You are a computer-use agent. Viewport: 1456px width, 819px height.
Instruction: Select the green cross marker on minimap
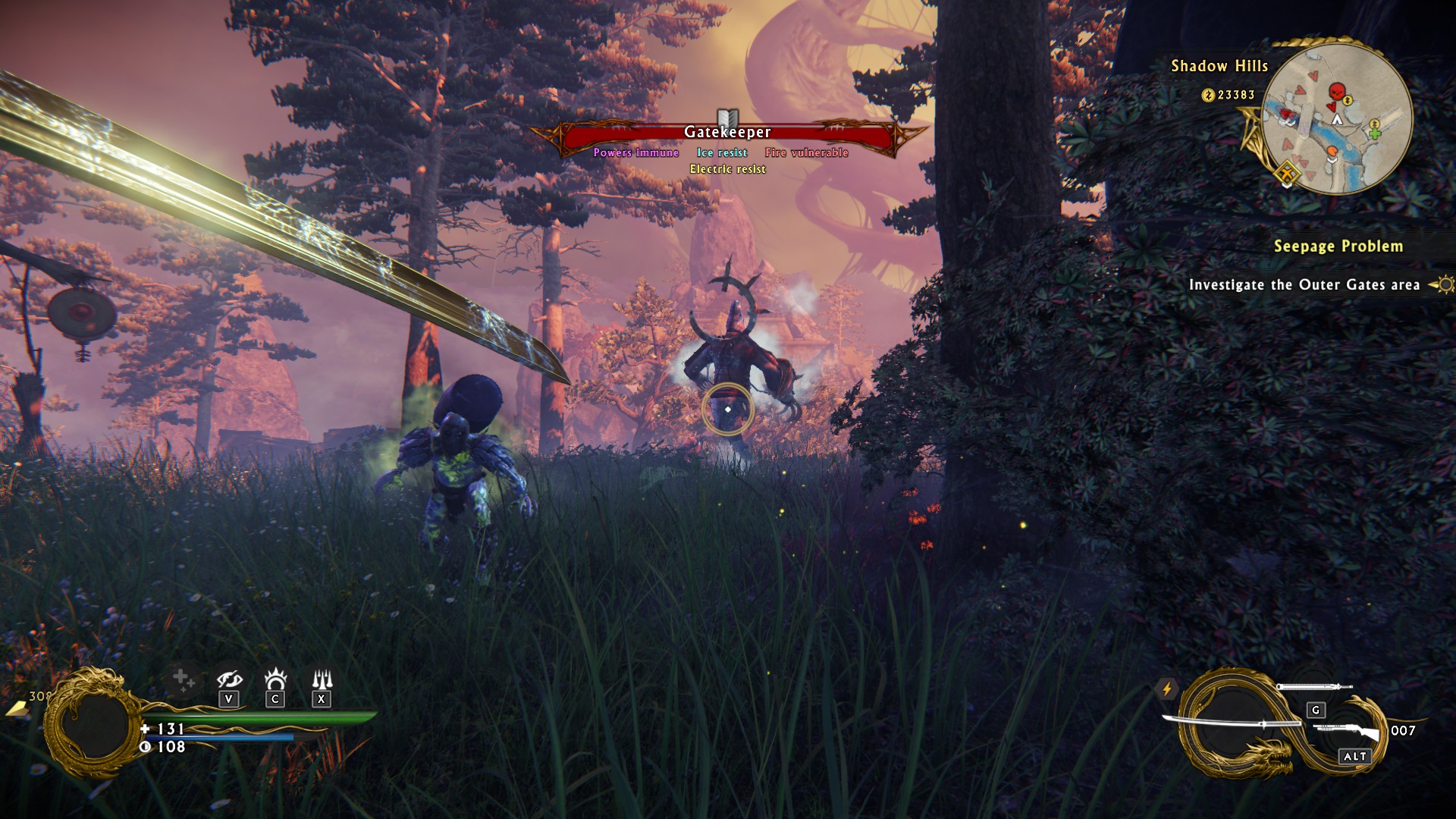(x=1374, y=134)
